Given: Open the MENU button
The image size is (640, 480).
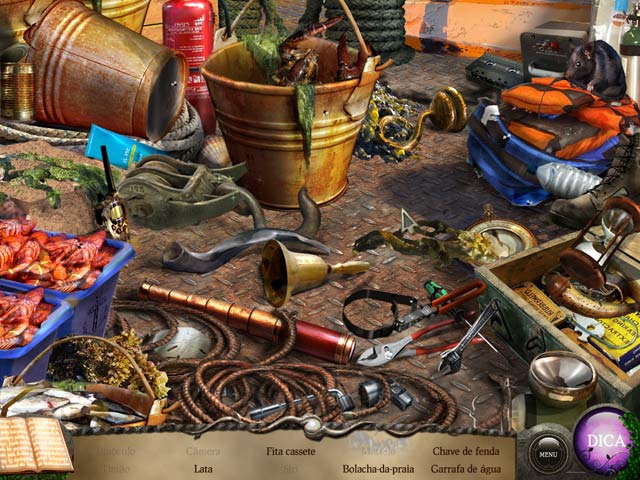Looking at the screenshot, I should pyautogui.click(x=547, y=454).
